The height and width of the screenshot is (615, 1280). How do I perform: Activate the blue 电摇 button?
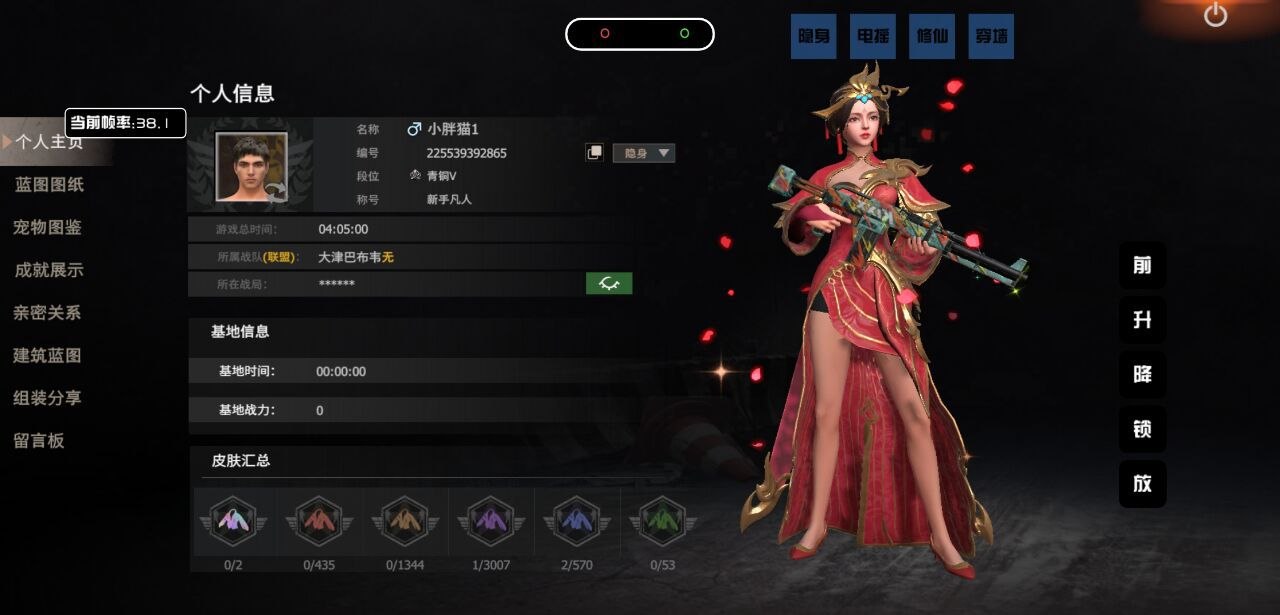(873, 36)
